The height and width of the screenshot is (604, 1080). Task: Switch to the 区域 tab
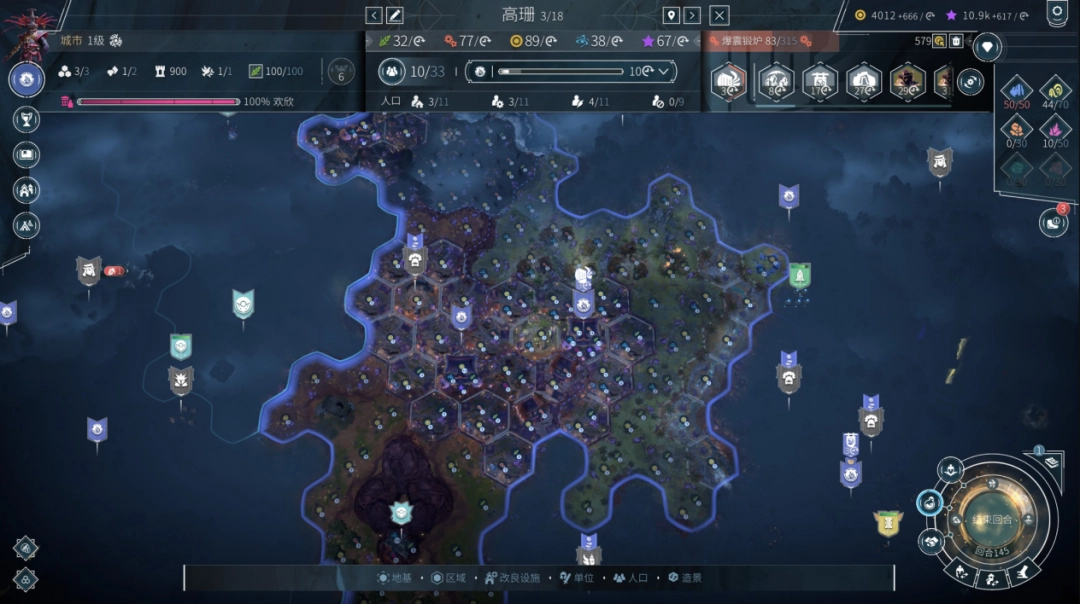[449, 578]
